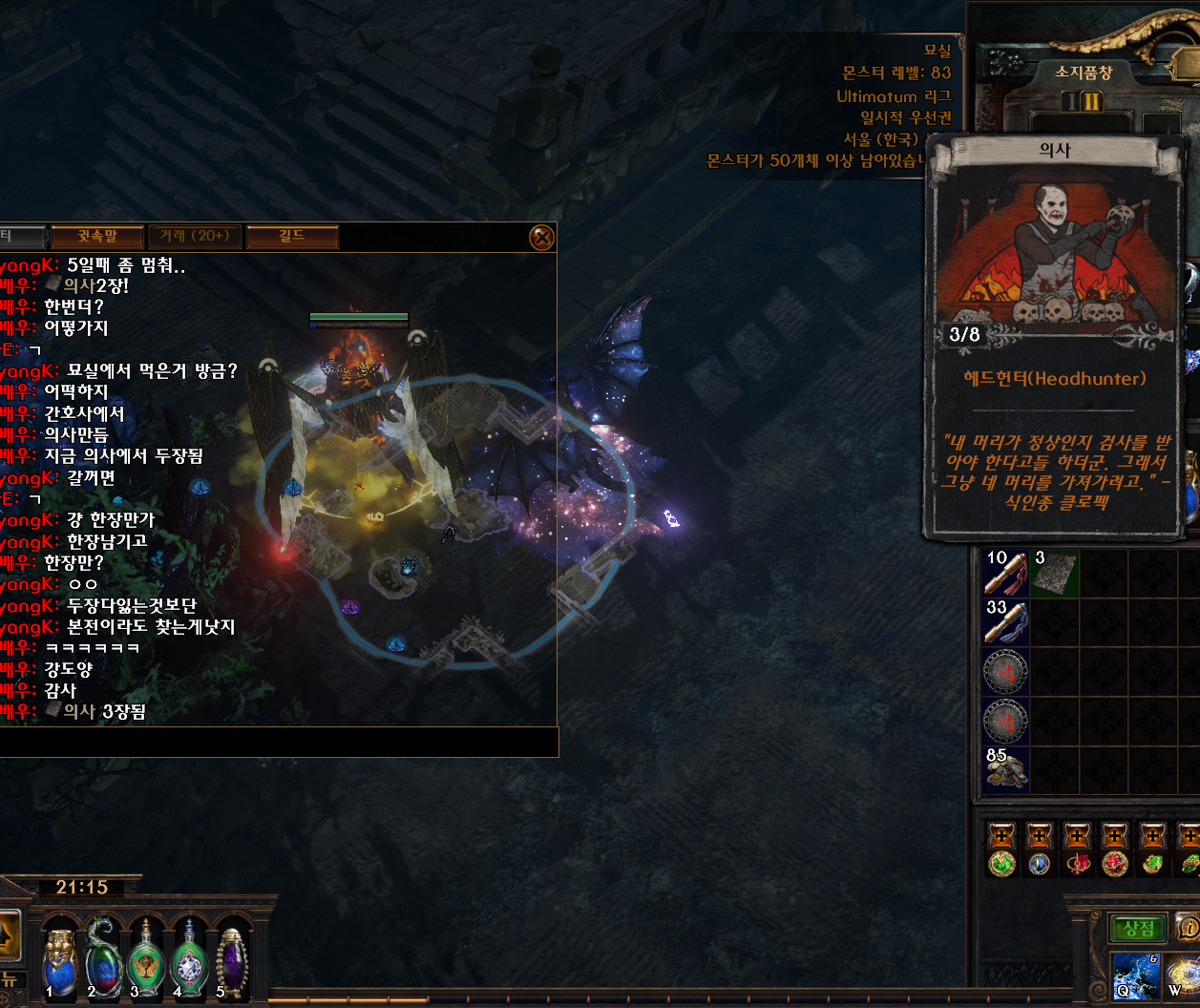
Task: Open the 상점 shop button
Action: [x=1138, y=928]
